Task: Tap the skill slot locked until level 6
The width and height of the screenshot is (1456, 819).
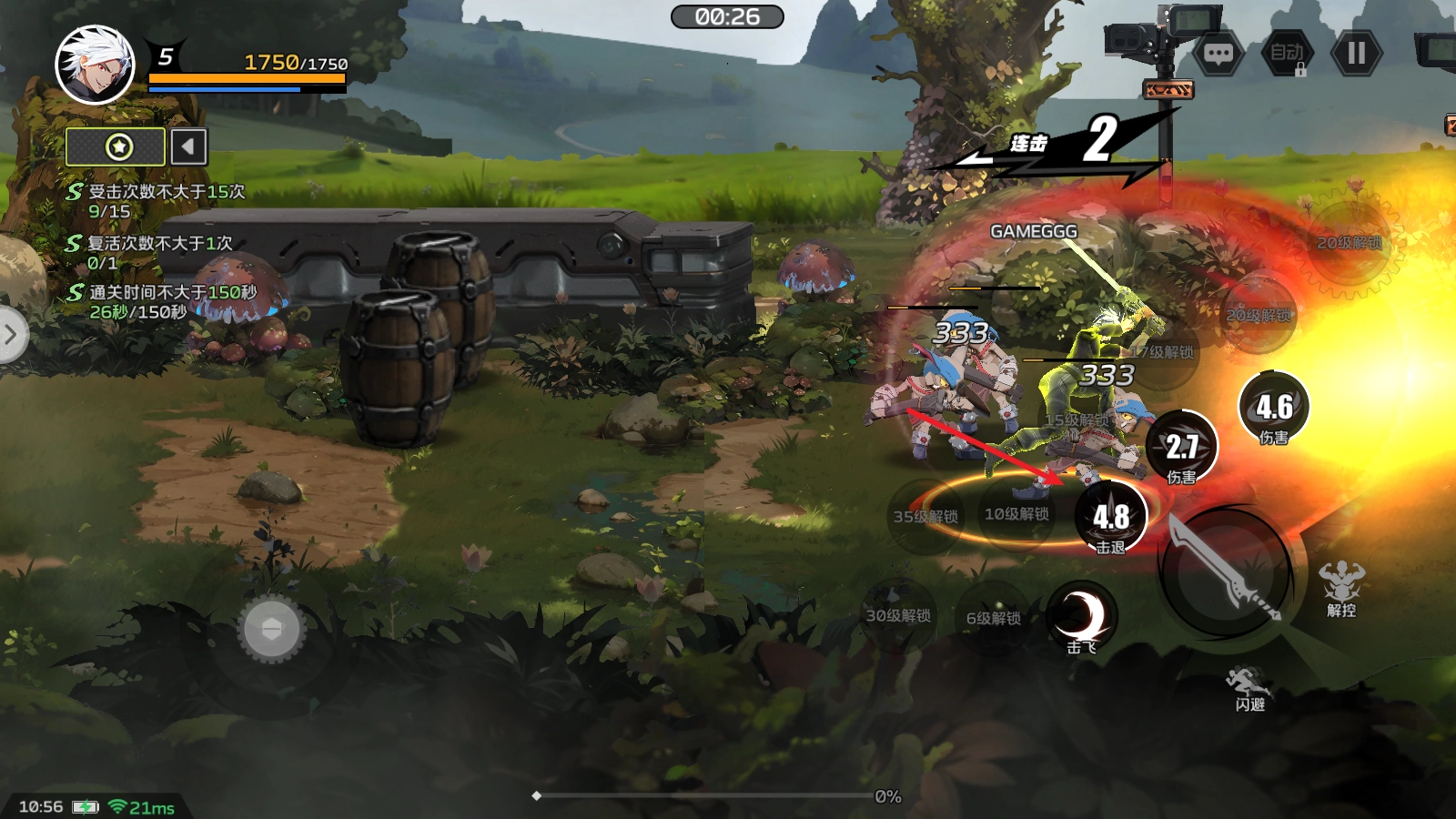Action: (993, 618)
